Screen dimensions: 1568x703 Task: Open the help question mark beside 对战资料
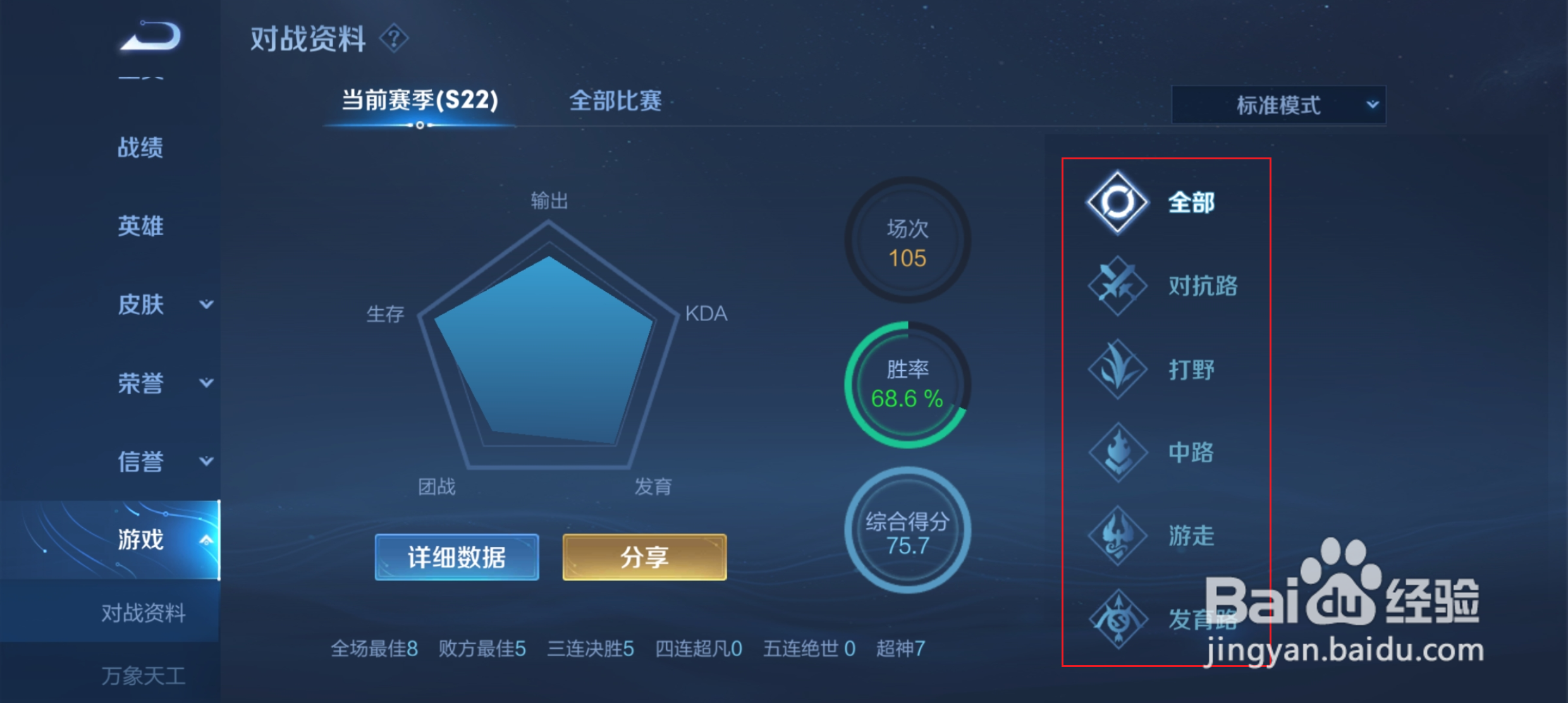tap(396, 38)
